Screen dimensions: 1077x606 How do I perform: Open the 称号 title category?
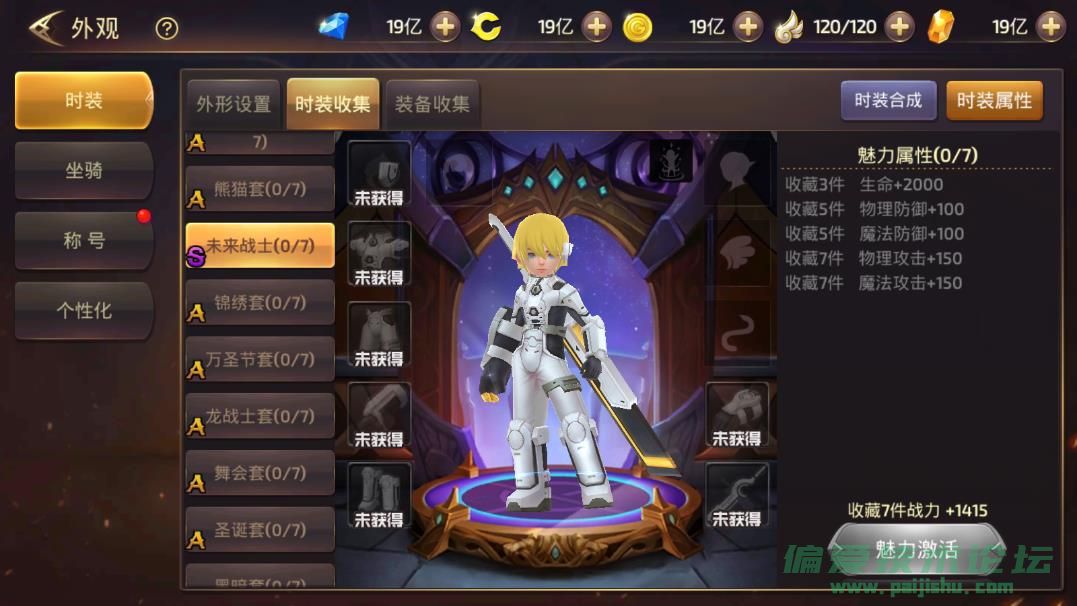[x=84, y=241]
